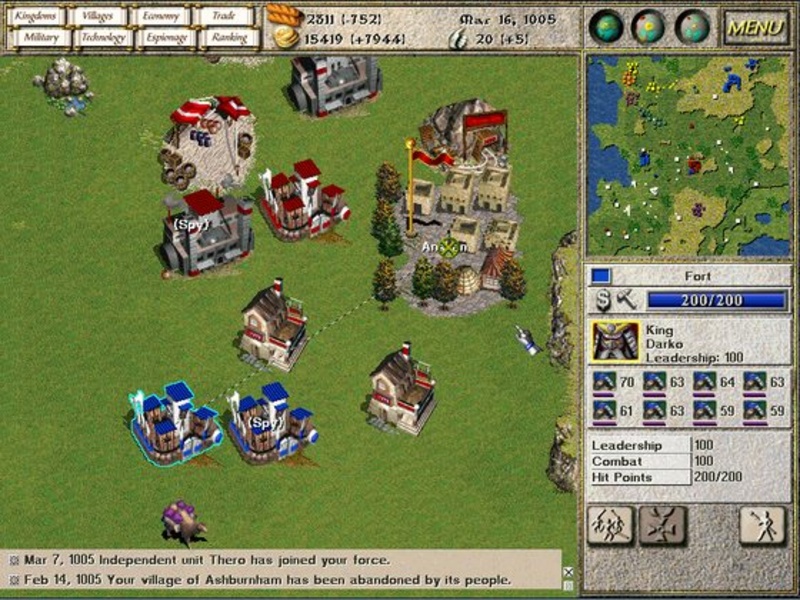Click the dollar sign sell icon

pyautogui.click(x=603, y=299)
